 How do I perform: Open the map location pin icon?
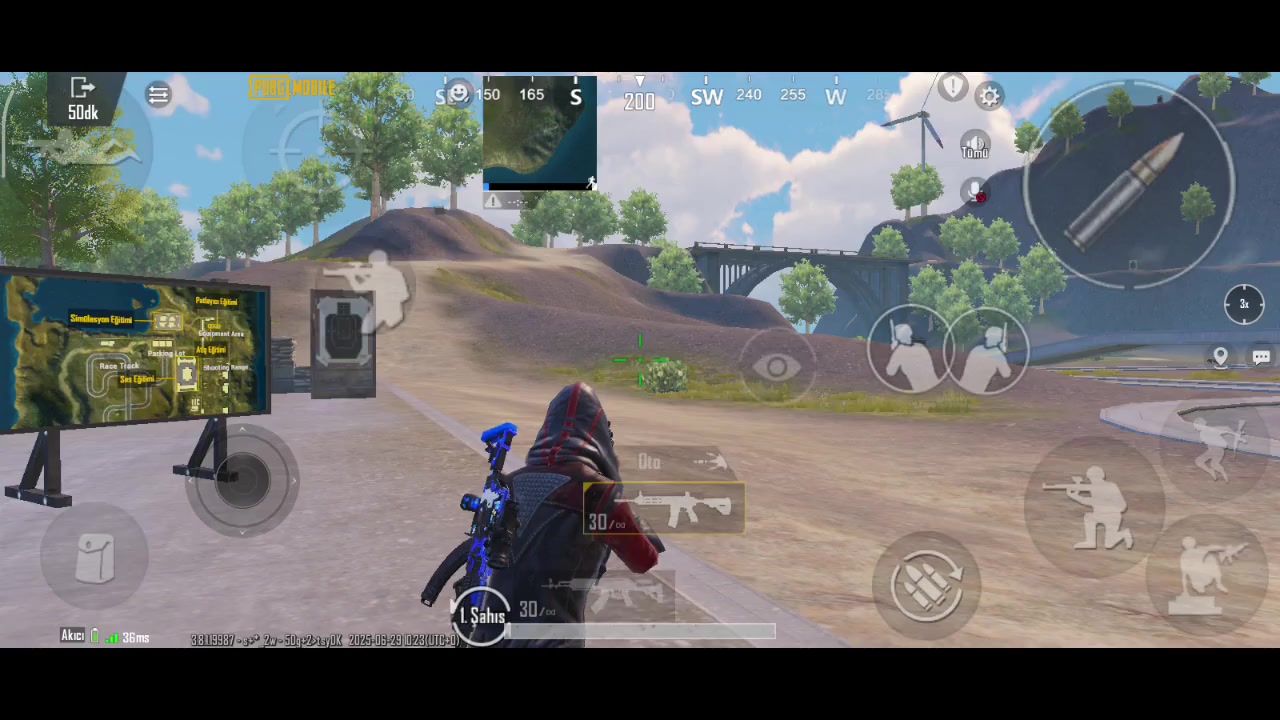pyautogui.click(x=1220, y=356)
